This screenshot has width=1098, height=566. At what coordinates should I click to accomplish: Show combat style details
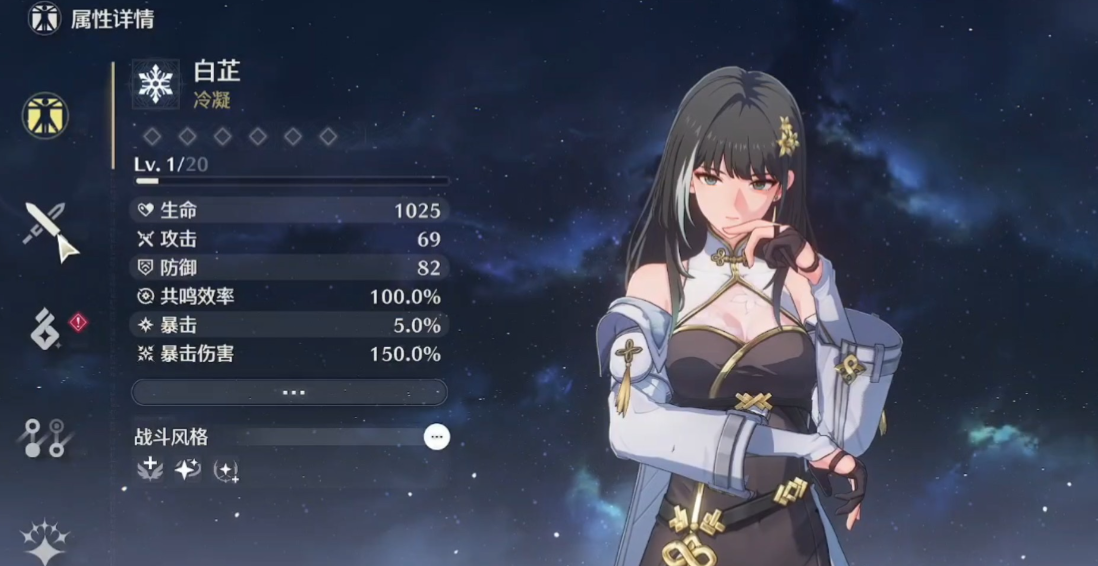coord(436,436)
